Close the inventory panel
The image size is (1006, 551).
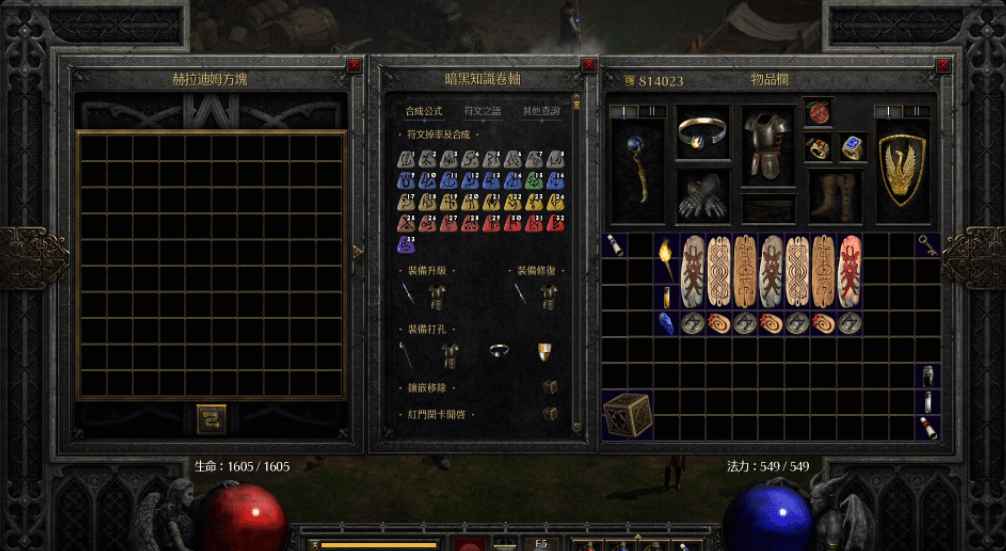point(942,65)
